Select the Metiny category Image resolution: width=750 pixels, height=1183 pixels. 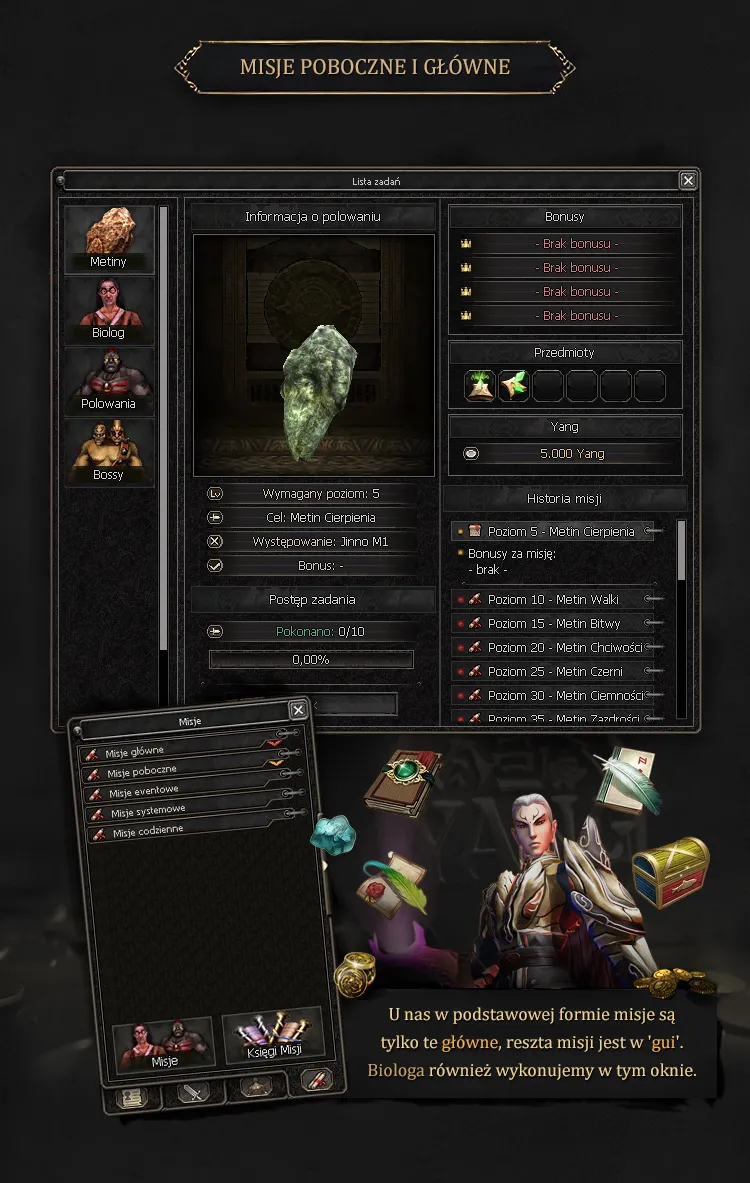point(109,239)
